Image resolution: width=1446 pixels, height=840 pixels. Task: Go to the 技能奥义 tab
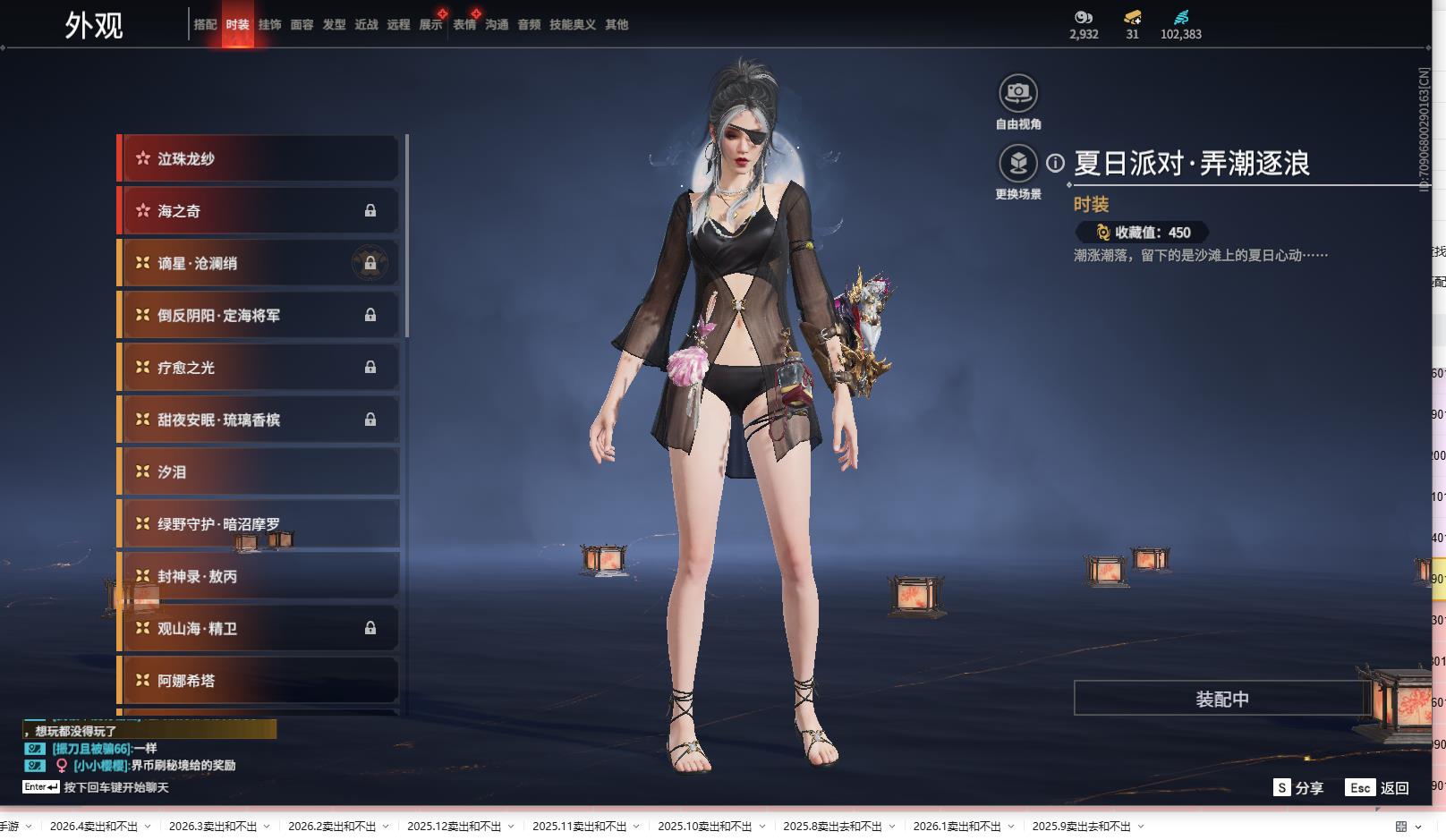pyautogui.click(x=572, y=25)
